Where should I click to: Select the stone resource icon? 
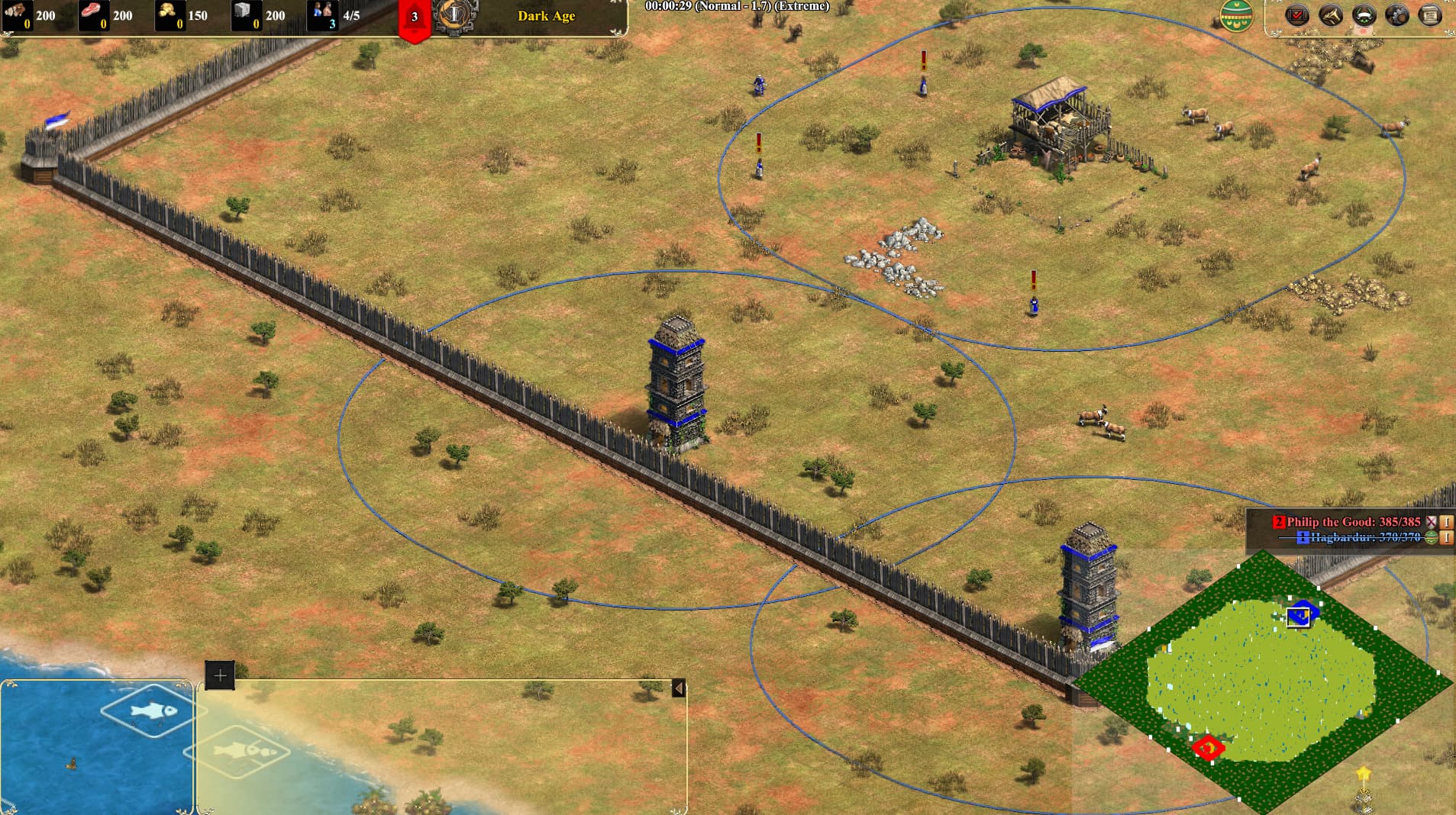(244, 14)
